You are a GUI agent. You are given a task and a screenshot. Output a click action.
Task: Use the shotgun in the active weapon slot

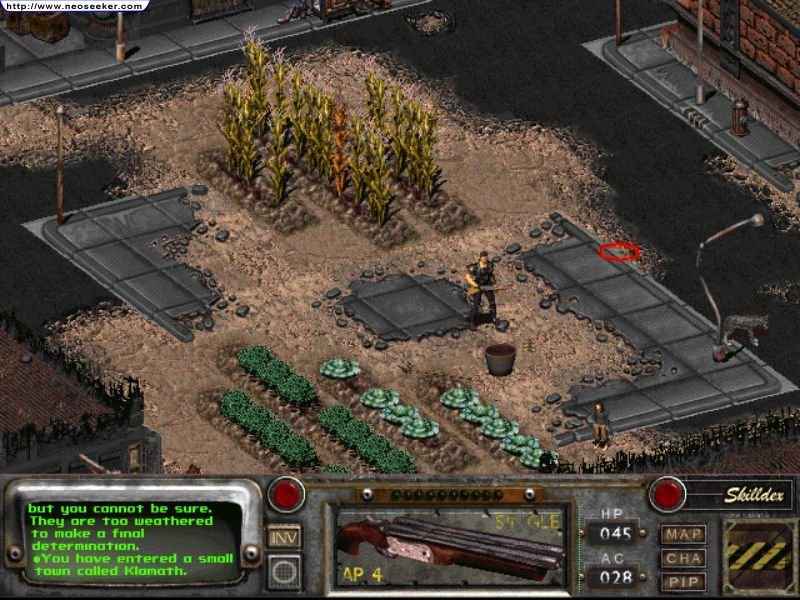click(x=452, y=543)
